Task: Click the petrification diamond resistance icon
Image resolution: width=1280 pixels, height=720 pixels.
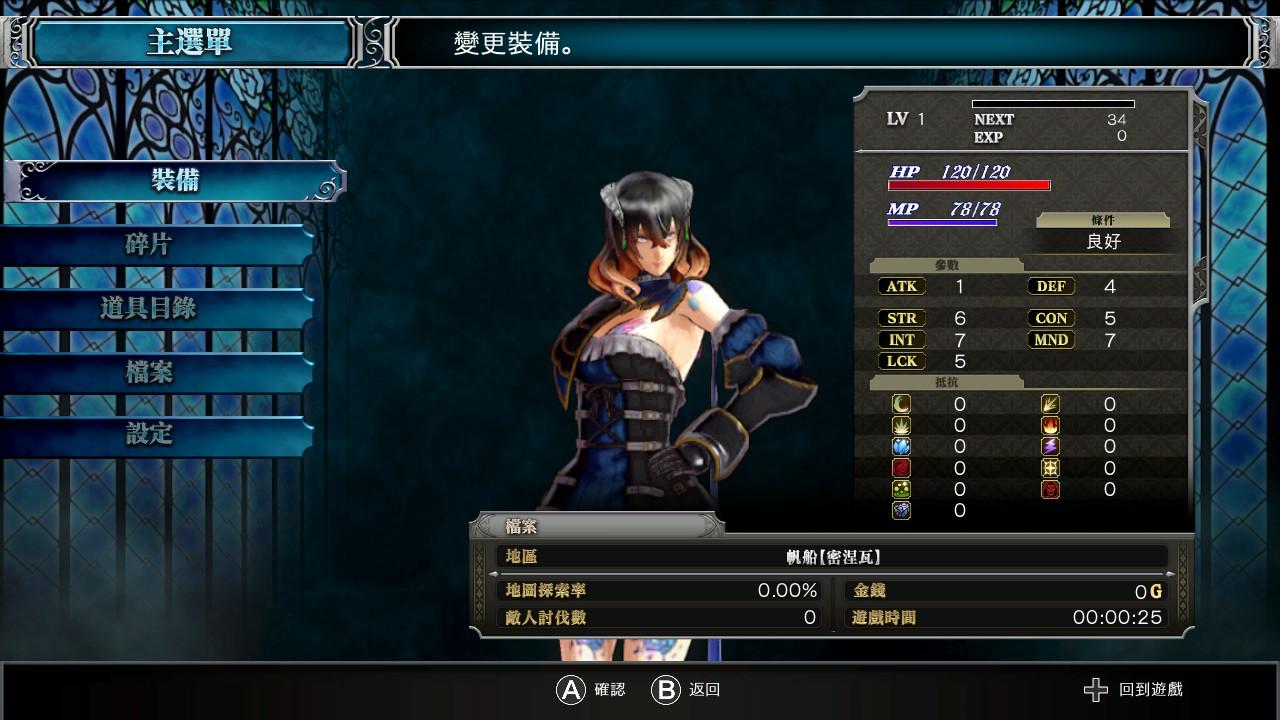Action: pyautogui.click(x=899, y=511)
